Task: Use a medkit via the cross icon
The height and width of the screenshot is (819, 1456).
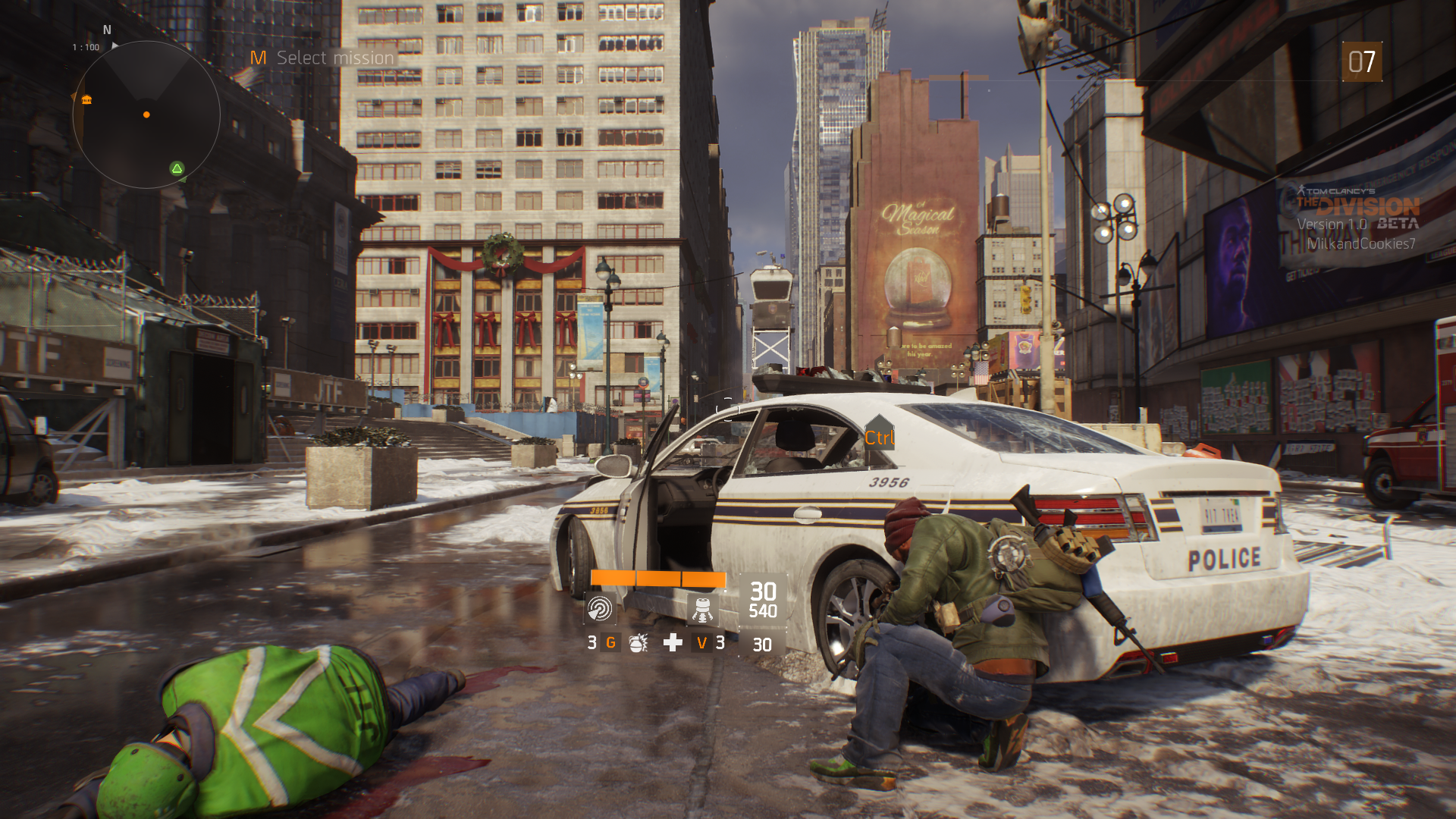Action: pos(673,643)
